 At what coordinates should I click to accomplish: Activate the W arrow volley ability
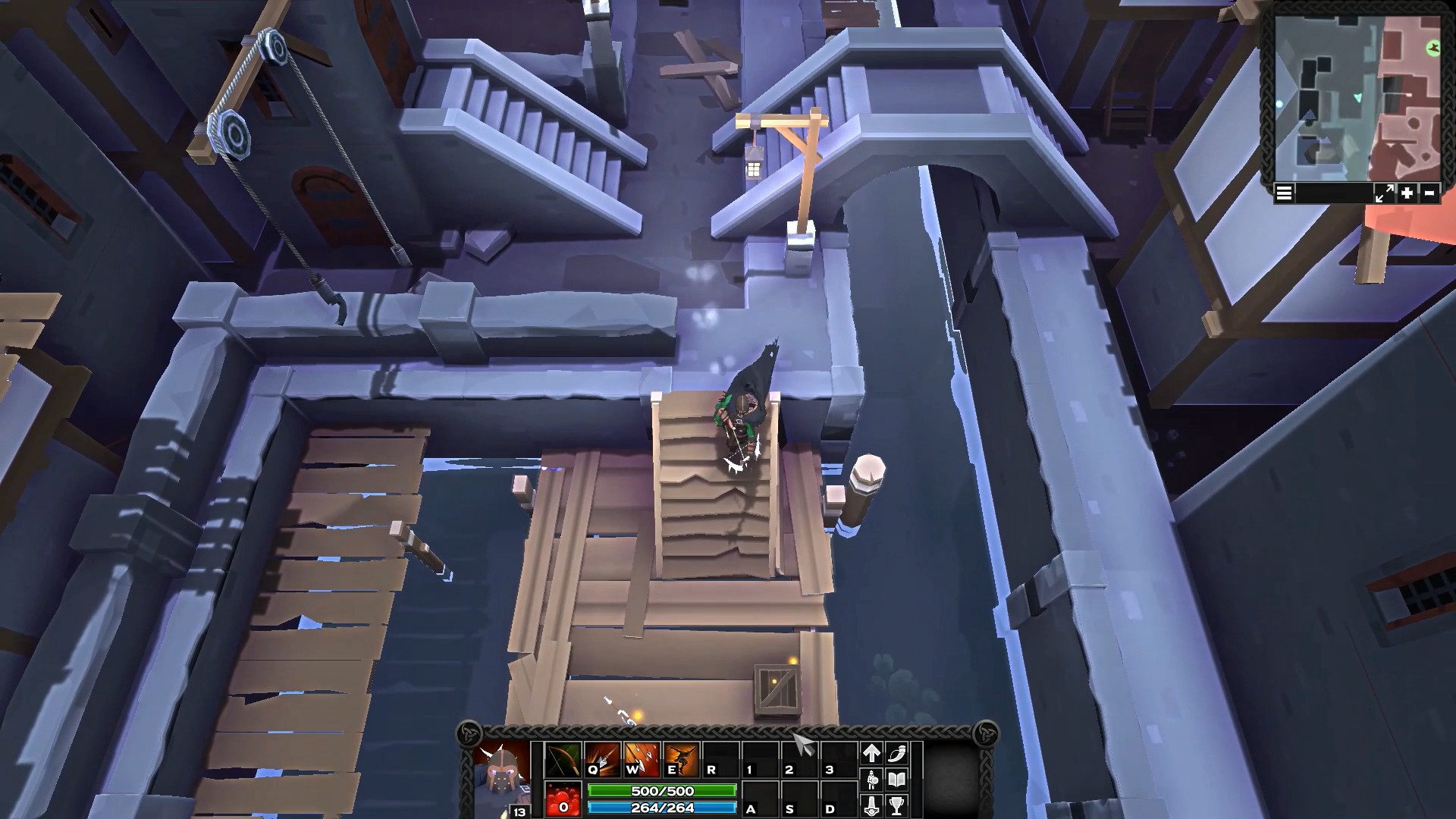point(642,760)
